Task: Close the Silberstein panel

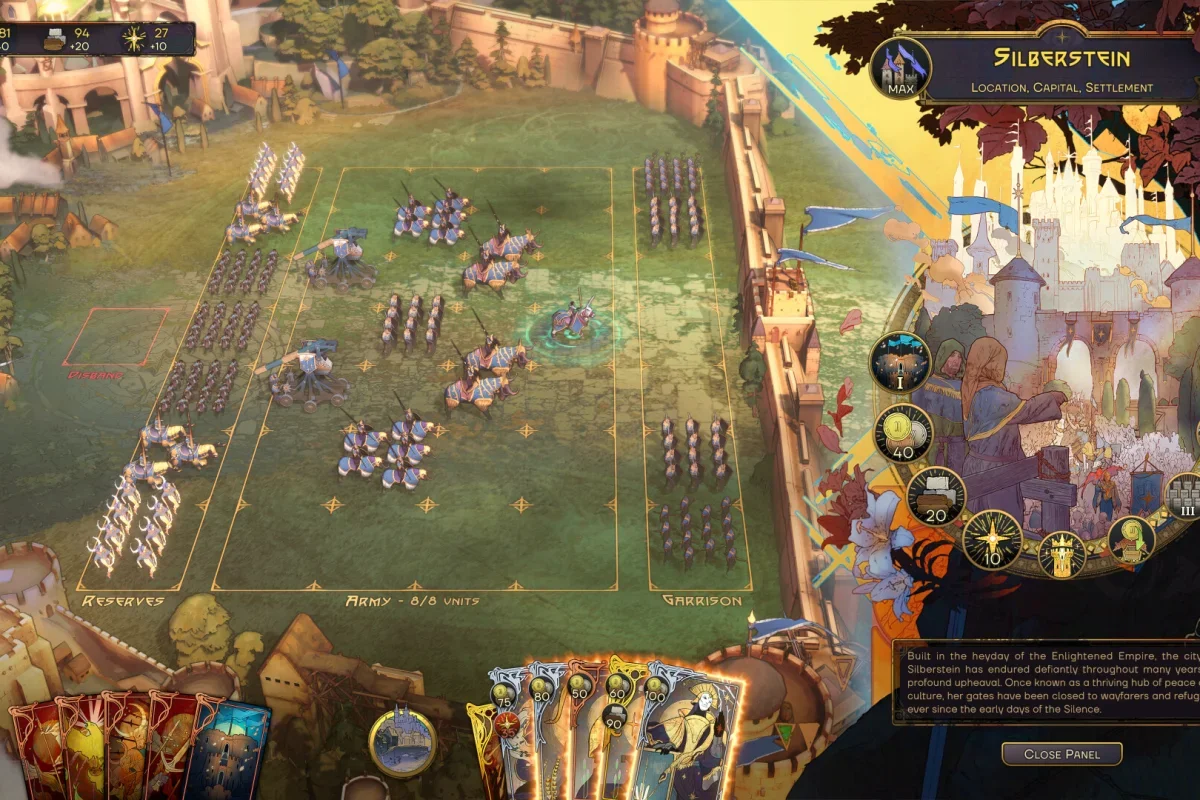Action: pyautogui.click(x=1061, y=754)
